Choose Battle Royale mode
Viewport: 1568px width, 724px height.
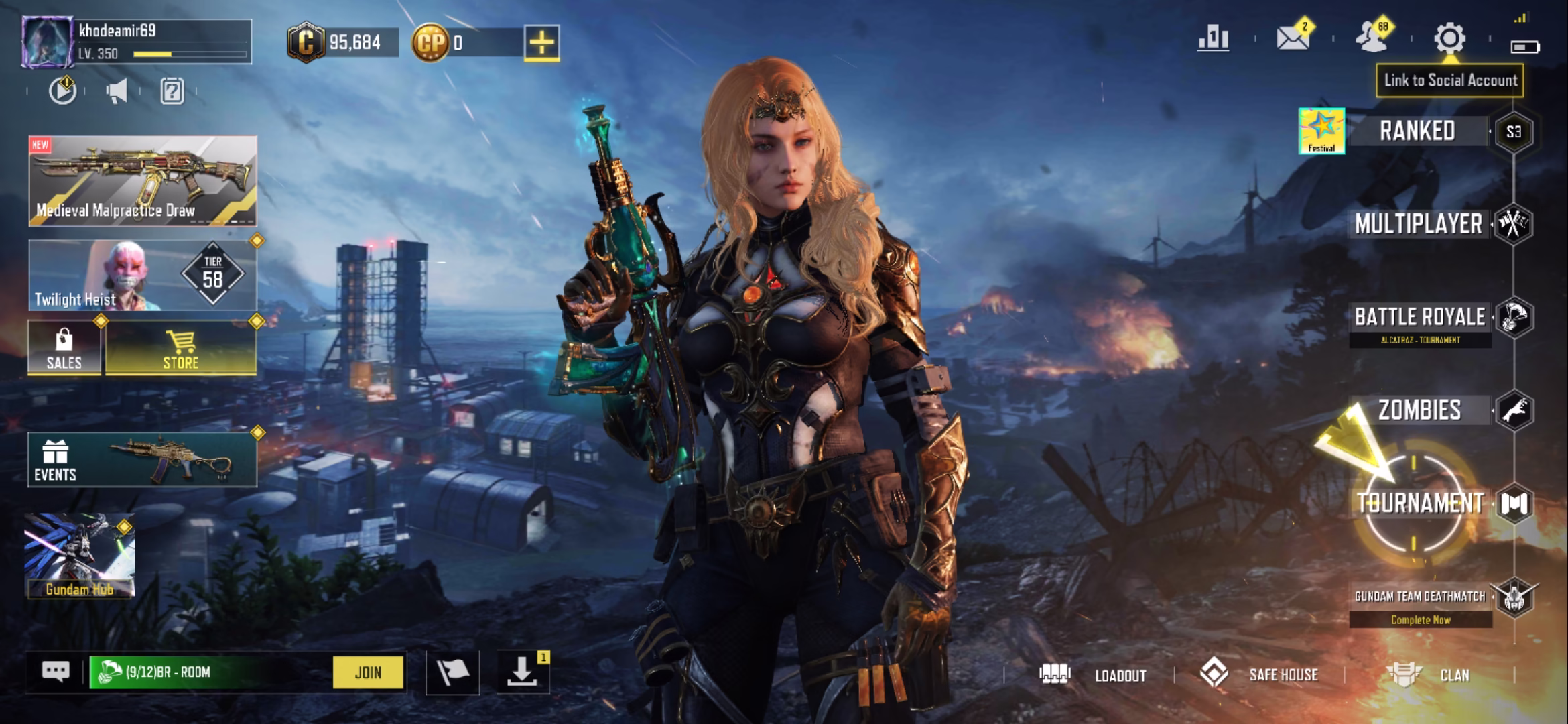click(1419, 317)
